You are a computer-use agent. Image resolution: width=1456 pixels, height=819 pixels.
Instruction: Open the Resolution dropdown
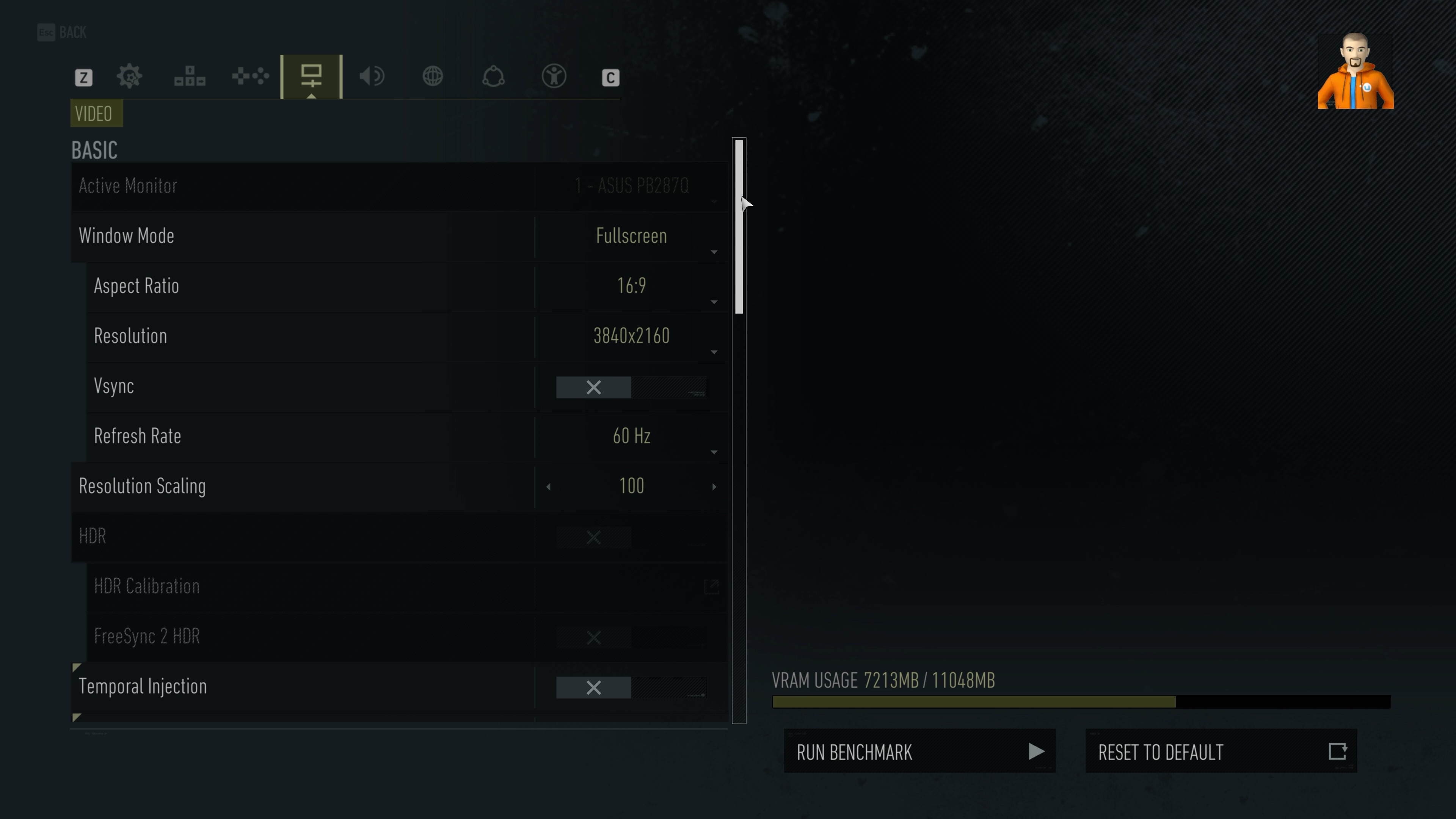point(631,336)
